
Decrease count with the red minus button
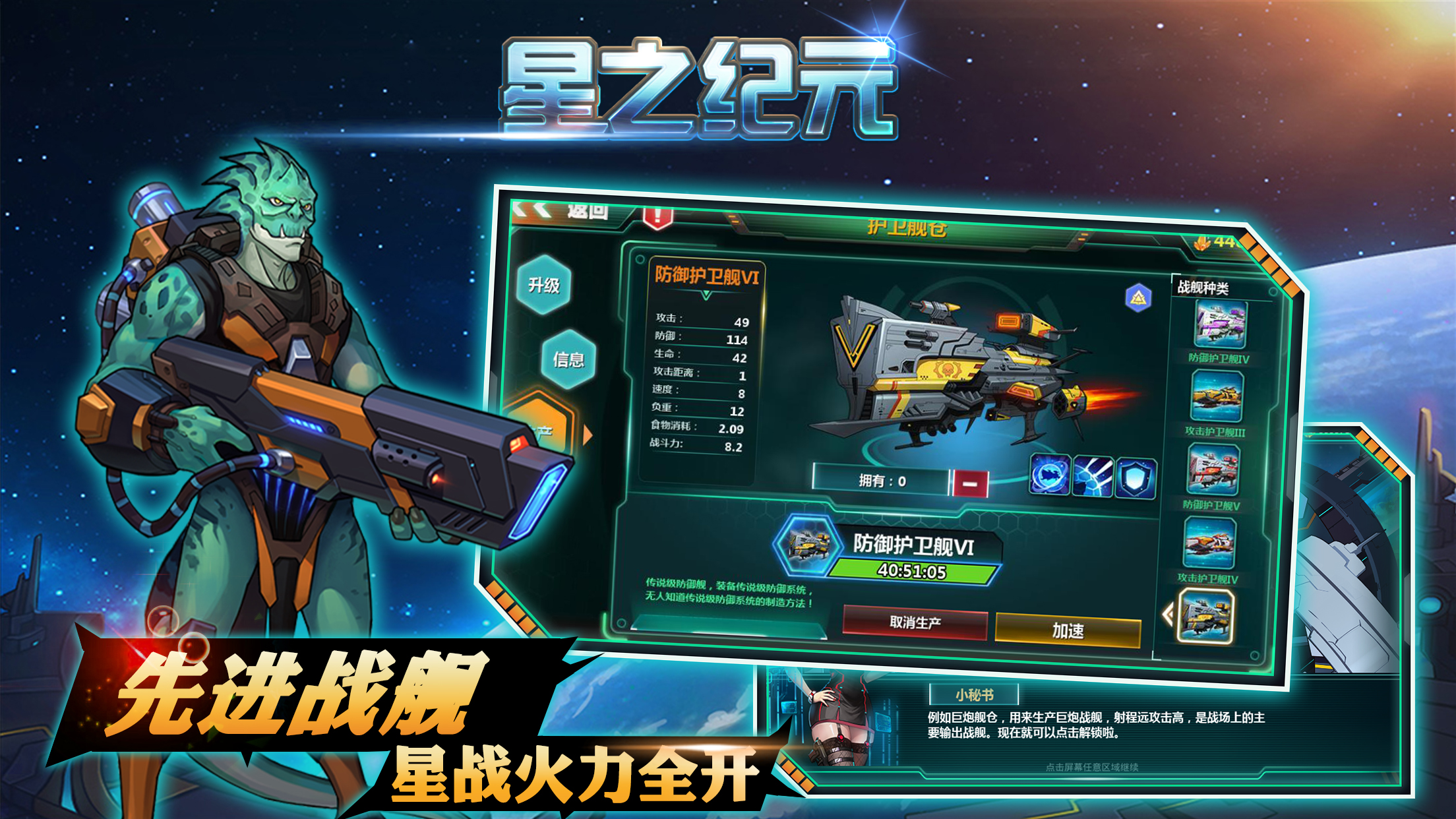point(969,482)
